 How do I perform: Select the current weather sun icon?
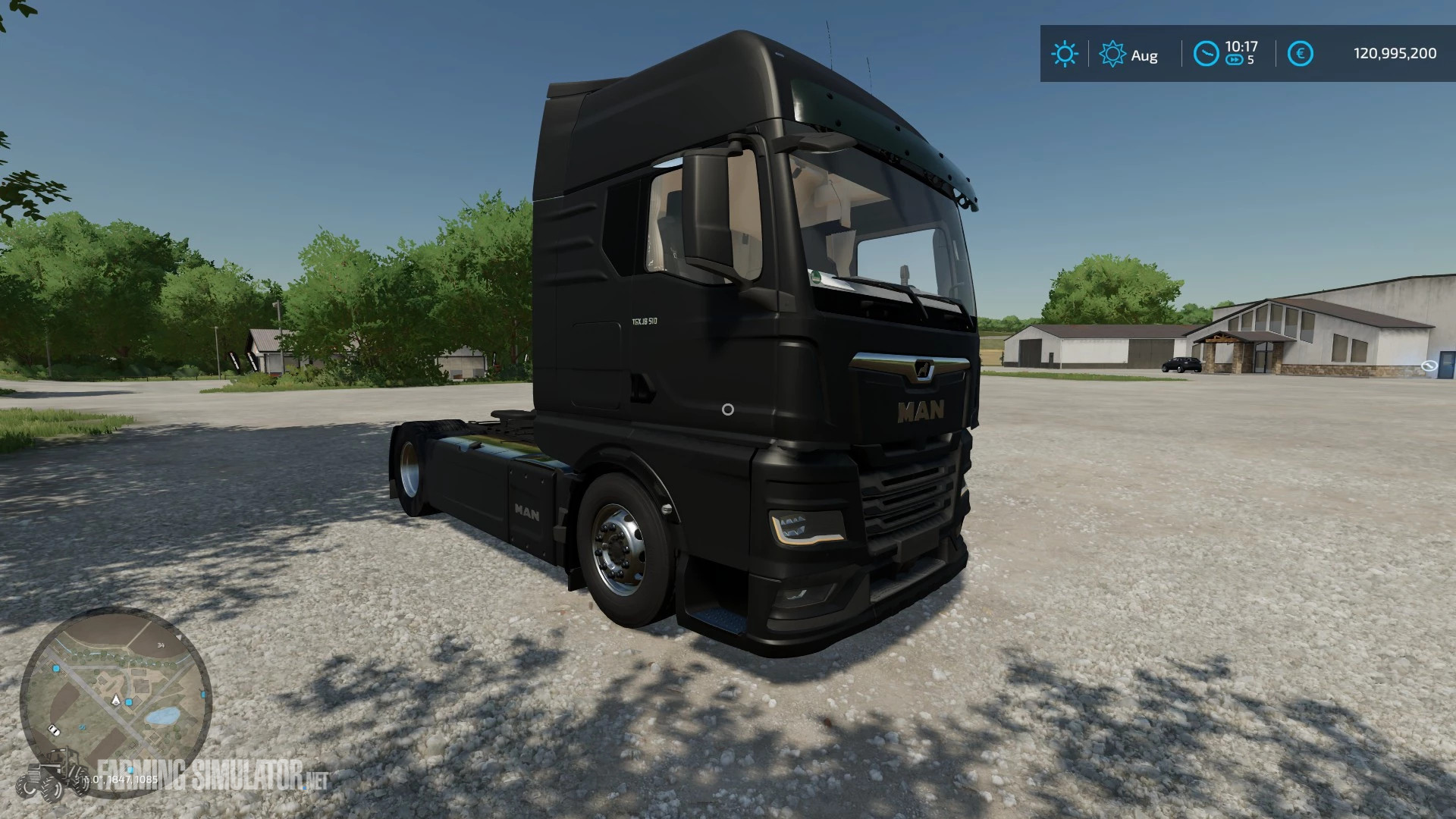[1065, 52]
